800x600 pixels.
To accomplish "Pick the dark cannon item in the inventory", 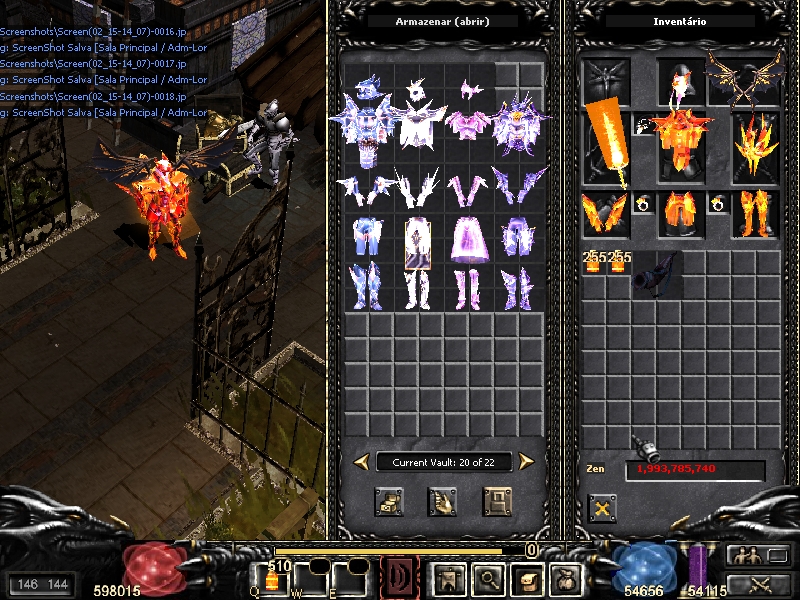I will point(657,272).
